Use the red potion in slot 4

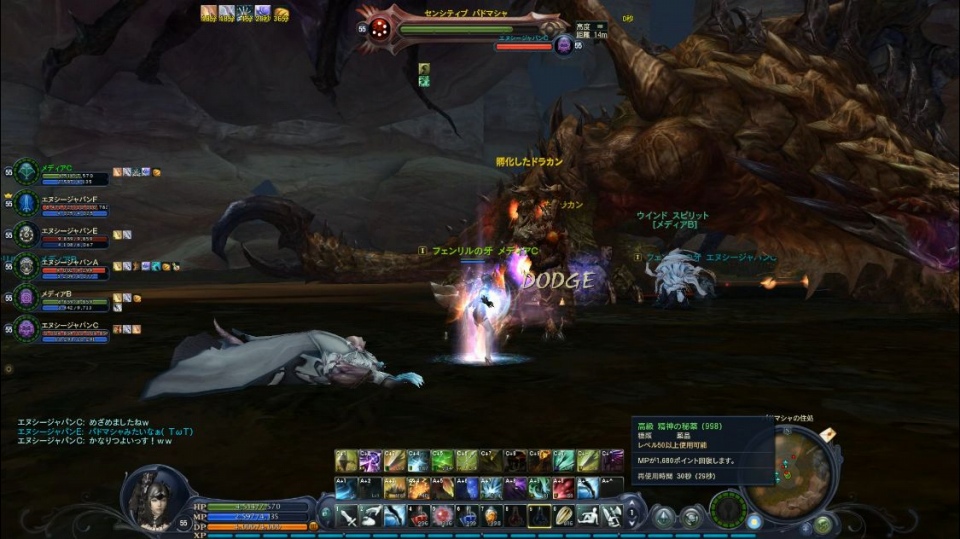tap(418, 516)
